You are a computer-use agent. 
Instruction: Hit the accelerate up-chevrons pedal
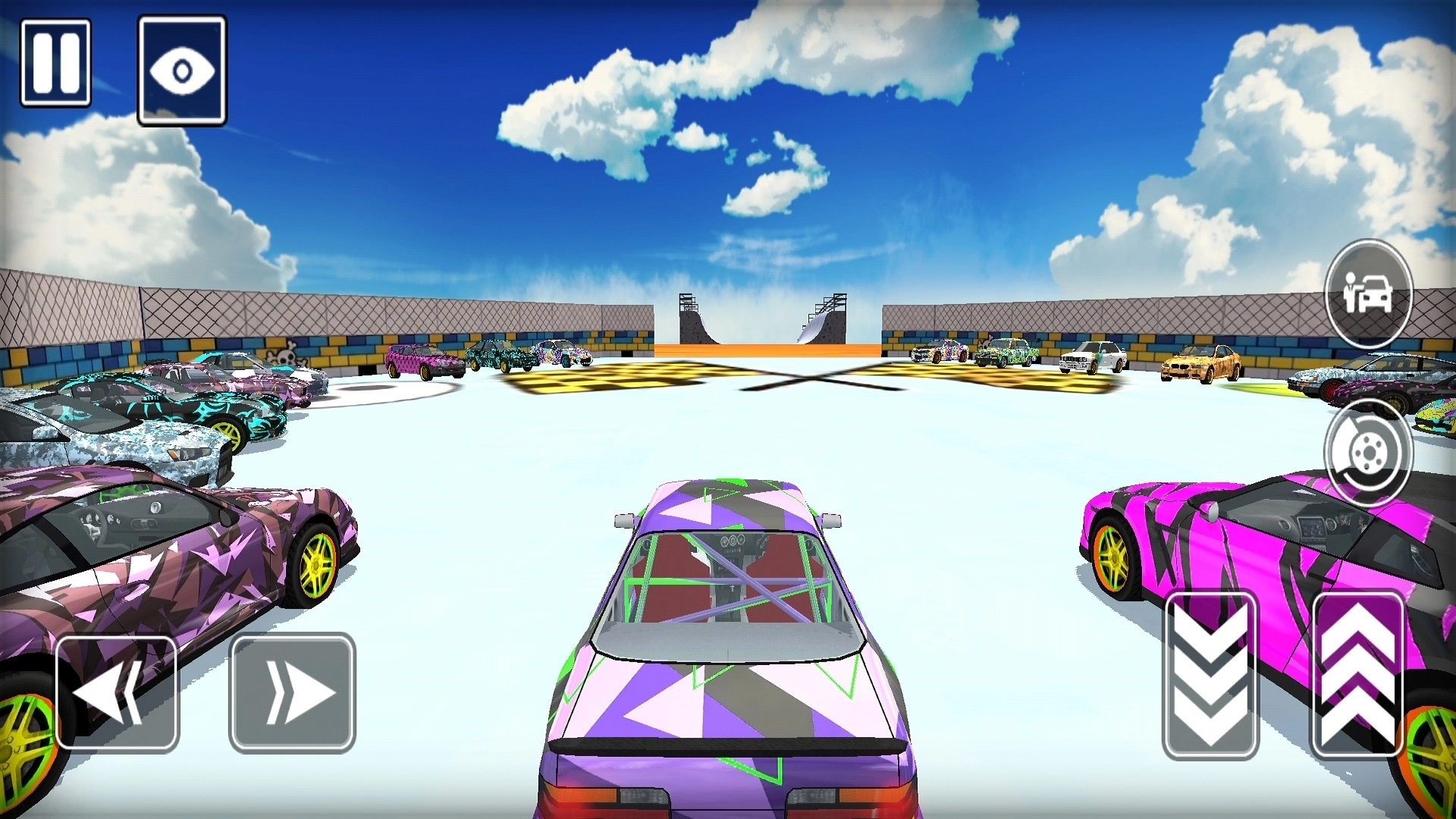click(1357, 675)
